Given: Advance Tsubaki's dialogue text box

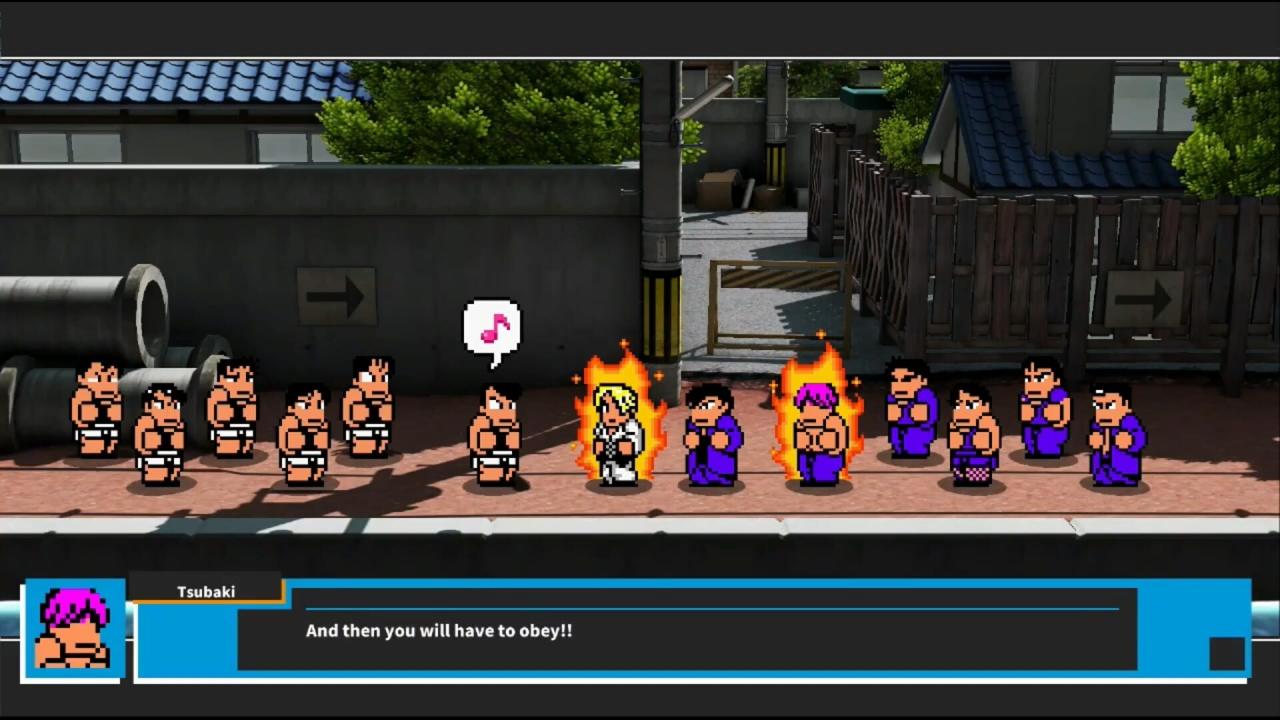Looking at the screenshot, I should [x=686, y=631].
